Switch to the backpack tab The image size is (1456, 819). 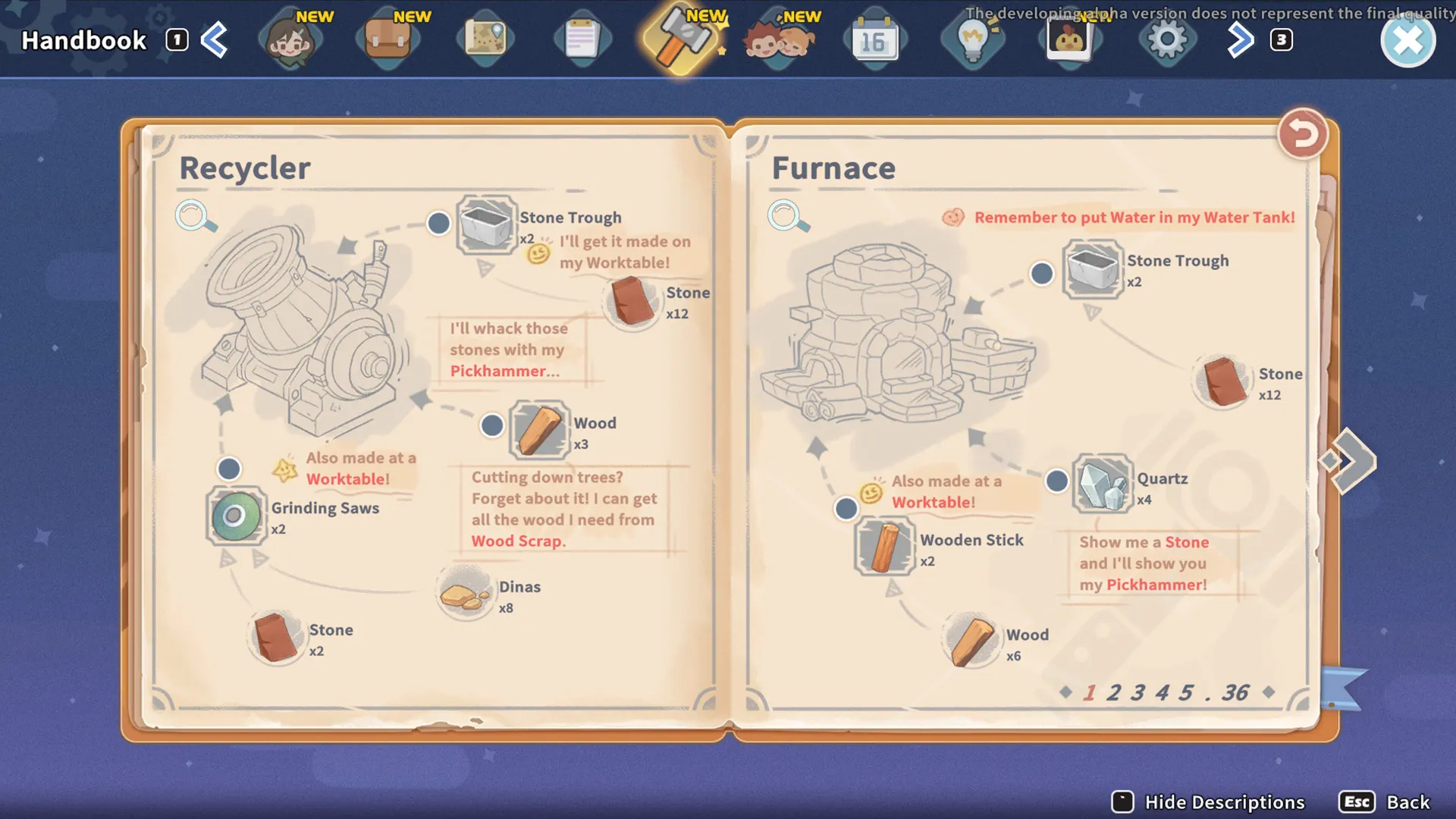[x=388, y=41]
